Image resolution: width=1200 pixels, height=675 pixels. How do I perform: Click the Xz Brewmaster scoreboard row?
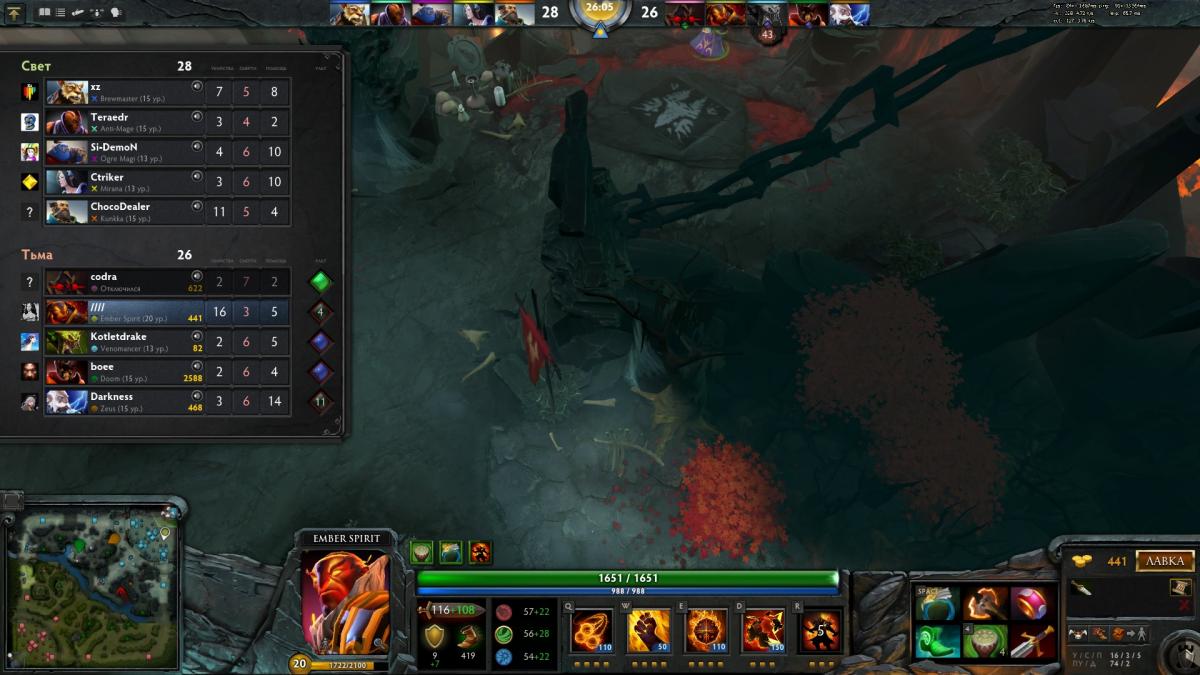[125, 92]
